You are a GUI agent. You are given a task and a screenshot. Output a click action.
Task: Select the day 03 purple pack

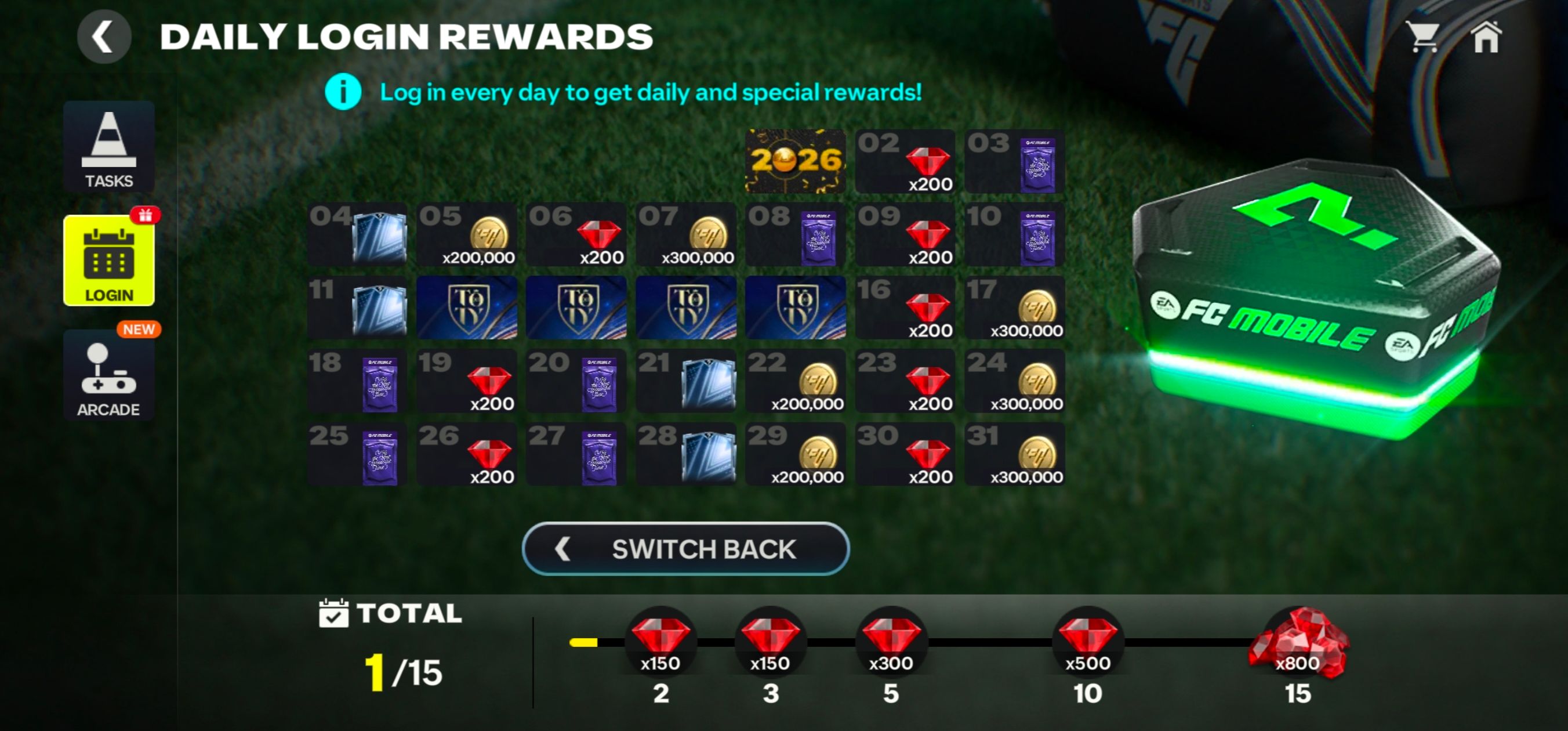pyautogui.click(x=1015, y=161)
